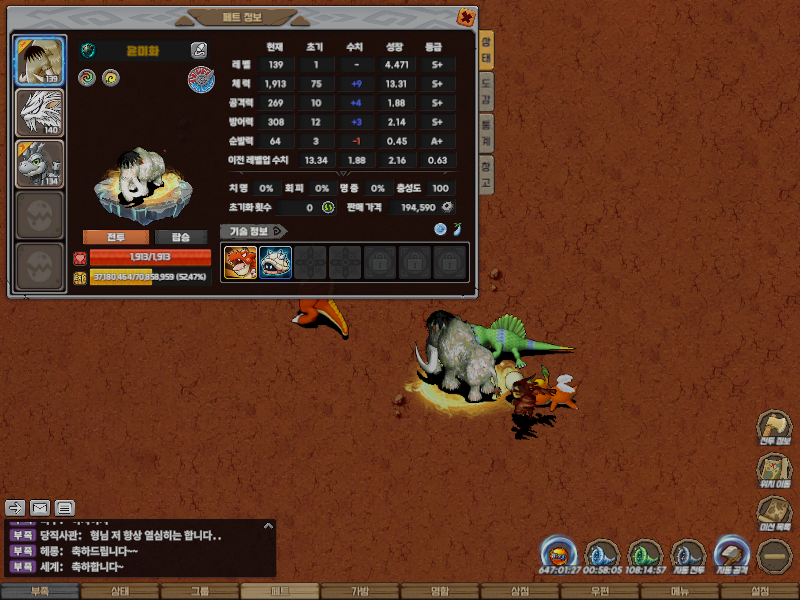Screen dimensions: 800x600
Task: Select the level 139 mammoth pet portrait
Action: tap(40, 61)
